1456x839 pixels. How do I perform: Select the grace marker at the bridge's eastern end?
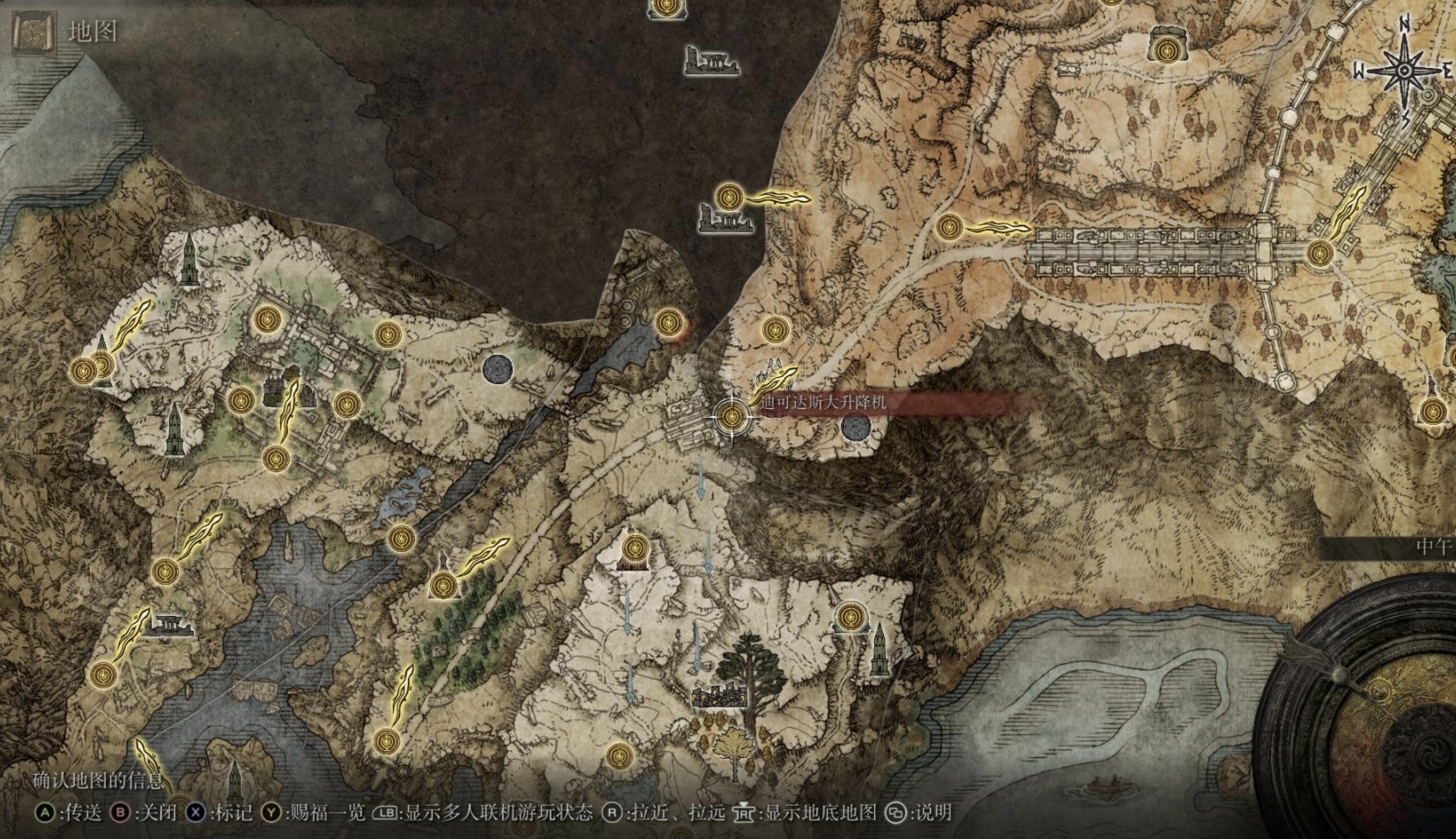coord(1319,254)
